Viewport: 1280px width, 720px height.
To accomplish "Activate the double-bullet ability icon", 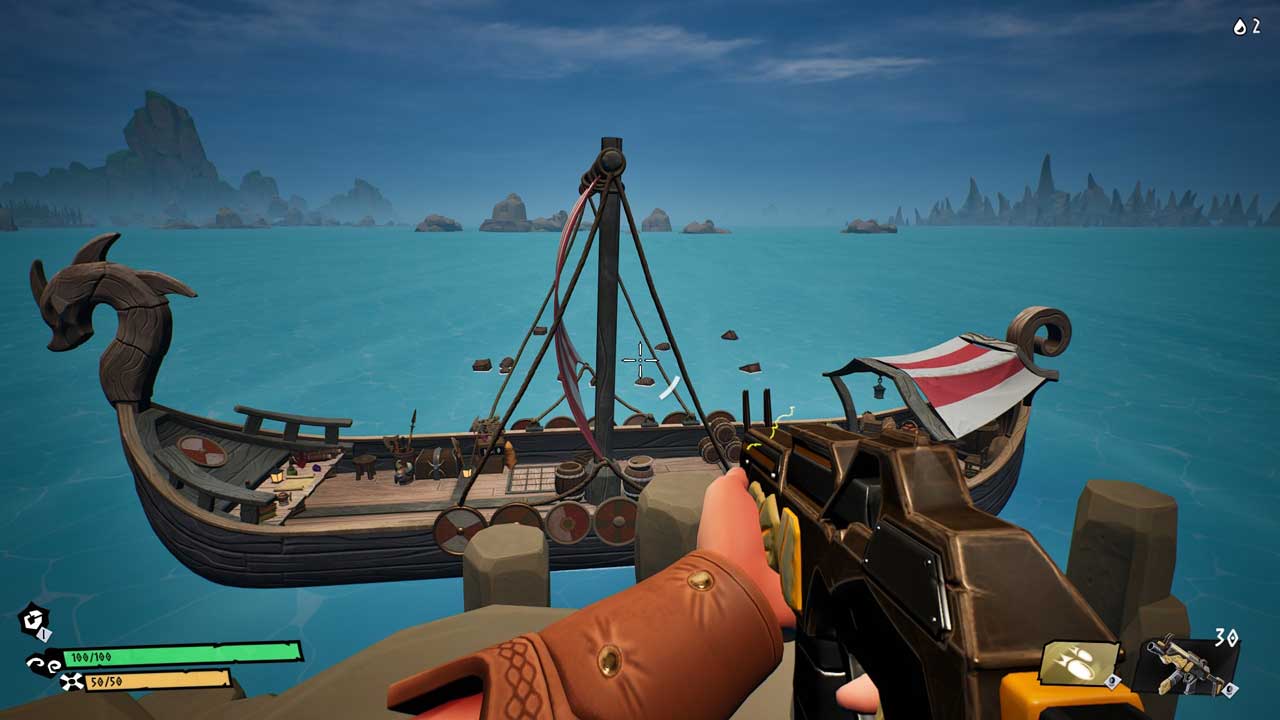I will point(1079,663).
